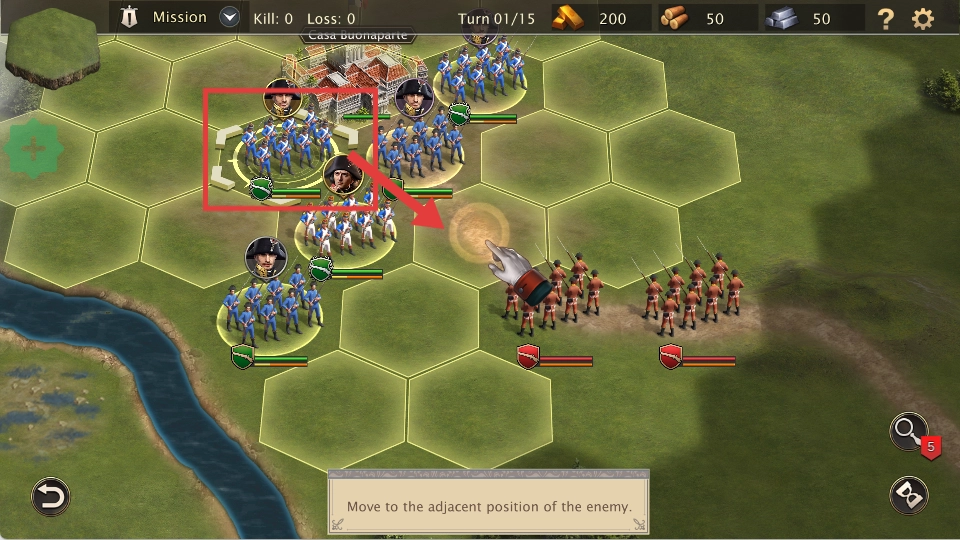960x540 pixels.
Task: Click the undo arrow button
Action: (x=50, y=496)
